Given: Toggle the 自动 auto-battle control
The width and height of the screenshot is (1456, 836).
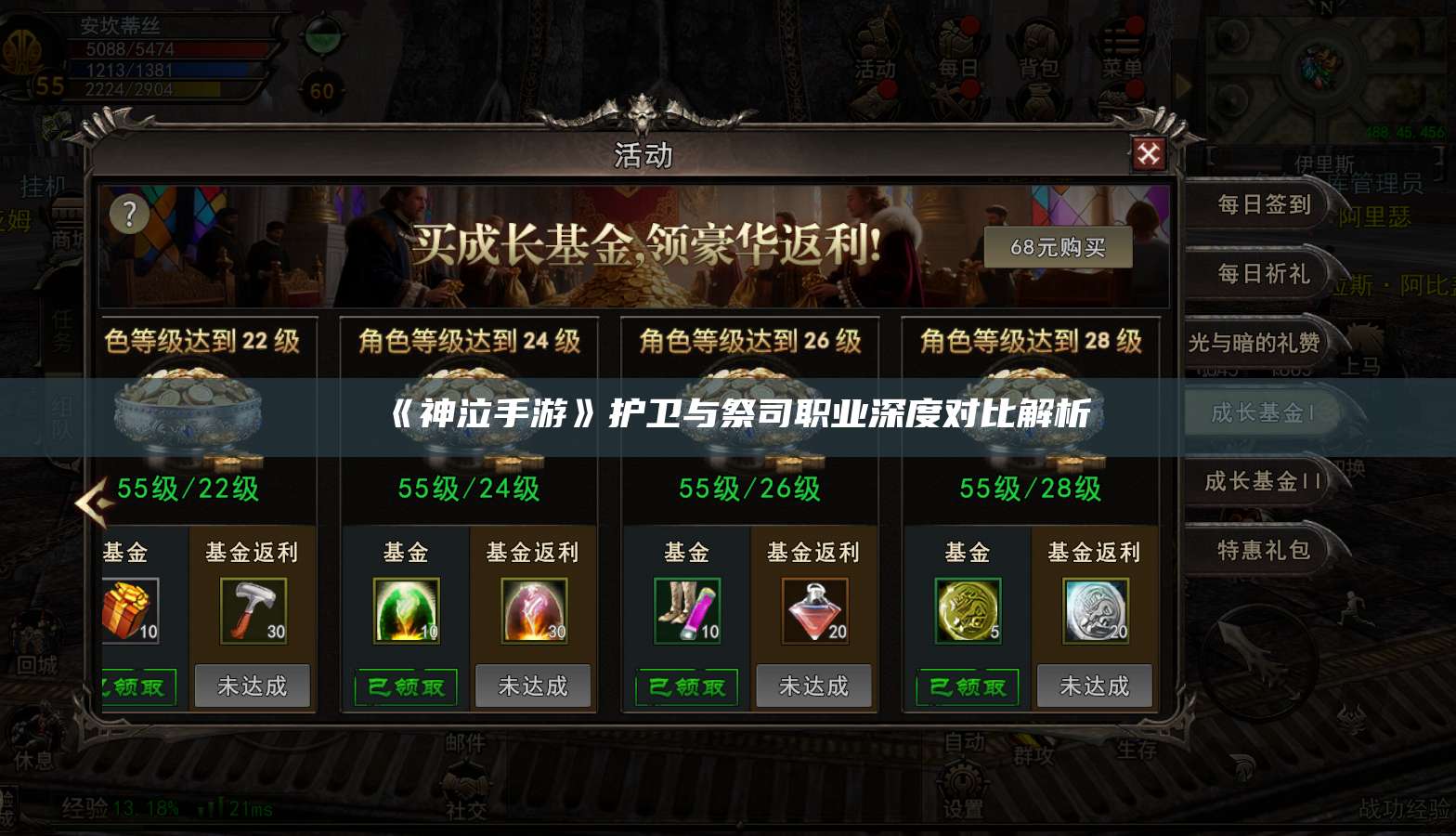Looking at the screenshot, I should tap(963, 743).
